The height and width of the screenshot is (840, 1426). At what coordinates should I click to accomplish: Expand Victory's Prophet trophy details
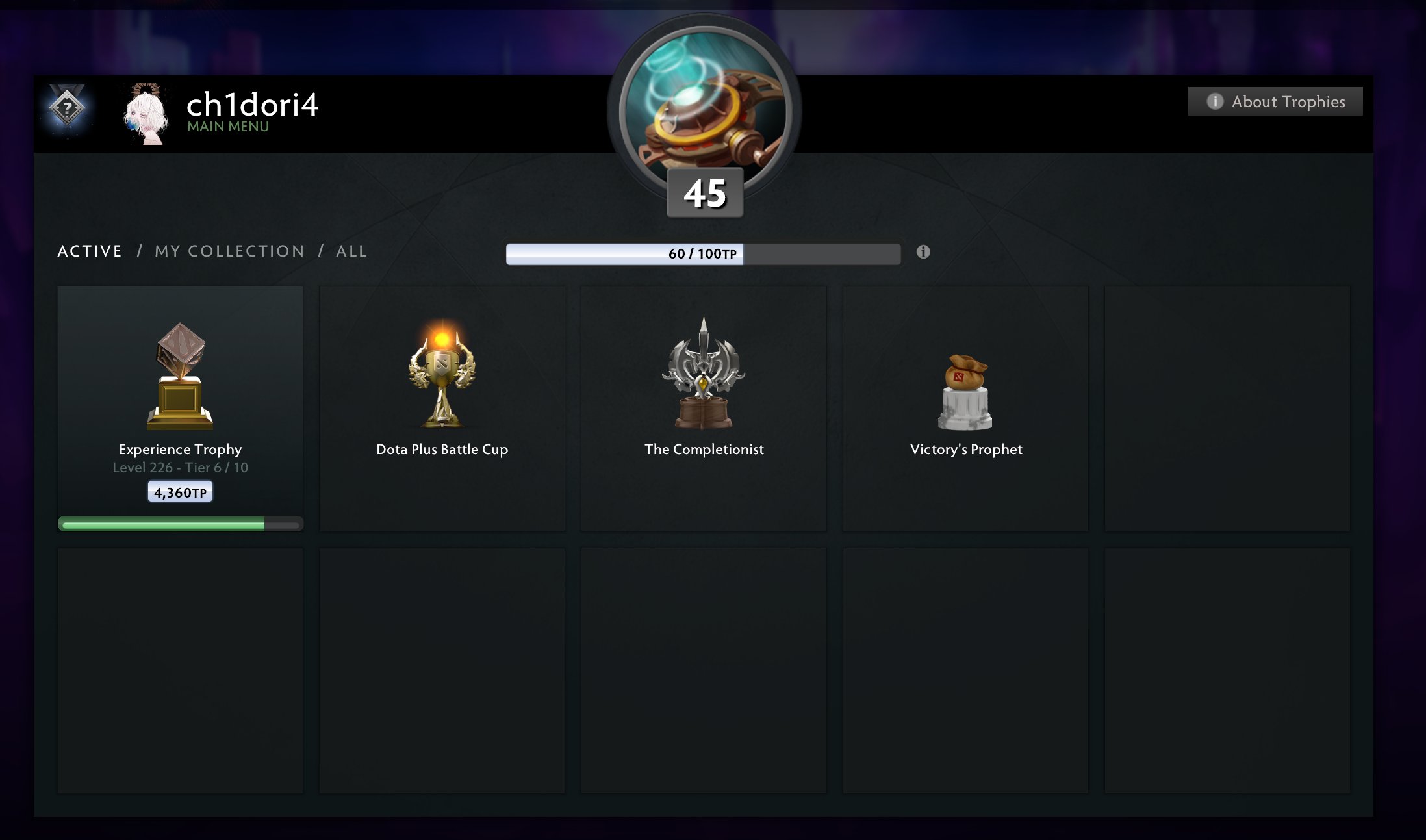coord(965,409)
